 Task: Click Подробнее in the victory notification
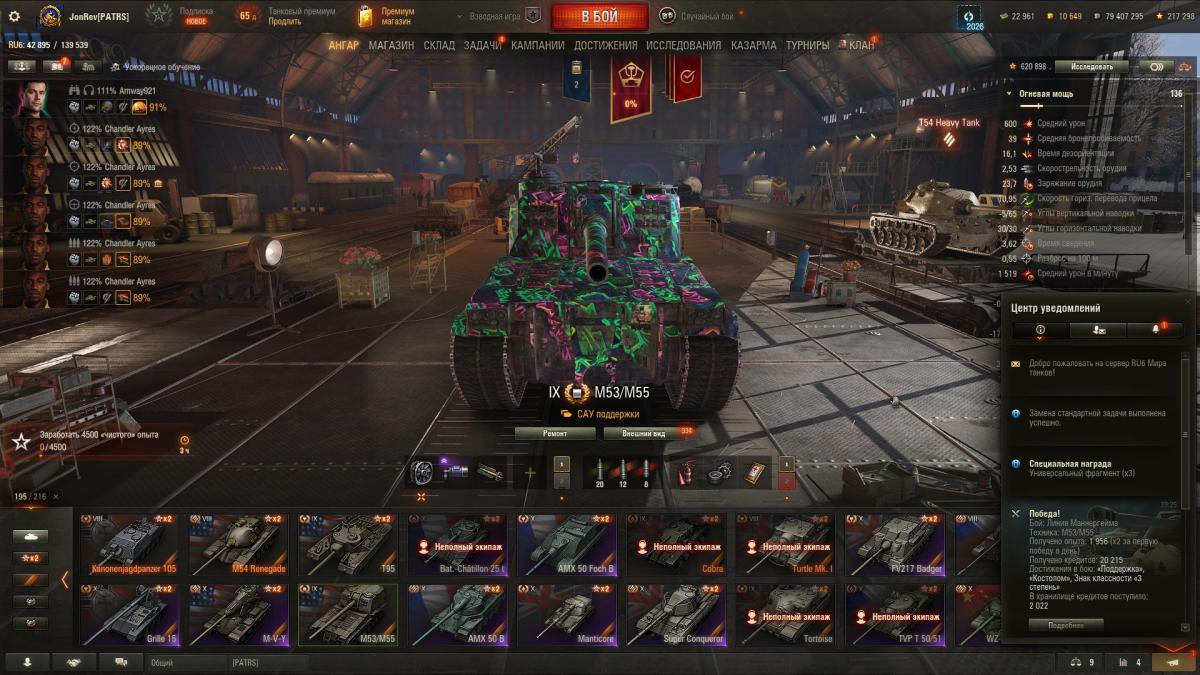point(1066,624)
